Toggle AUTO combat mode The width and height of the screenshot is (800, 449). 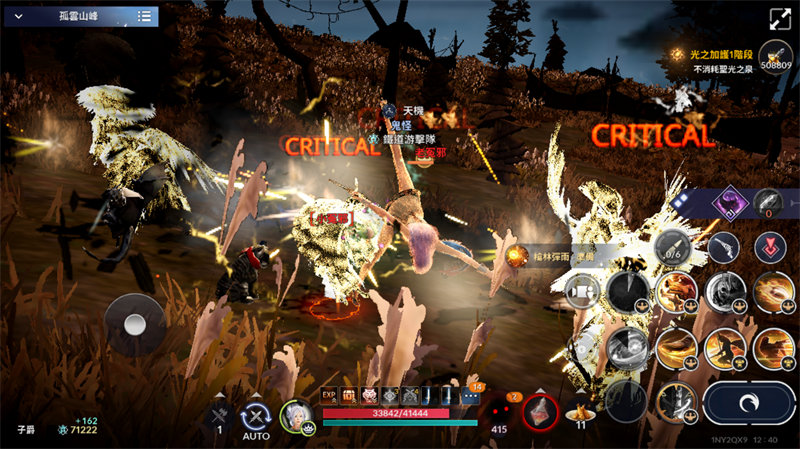[256, 416]
